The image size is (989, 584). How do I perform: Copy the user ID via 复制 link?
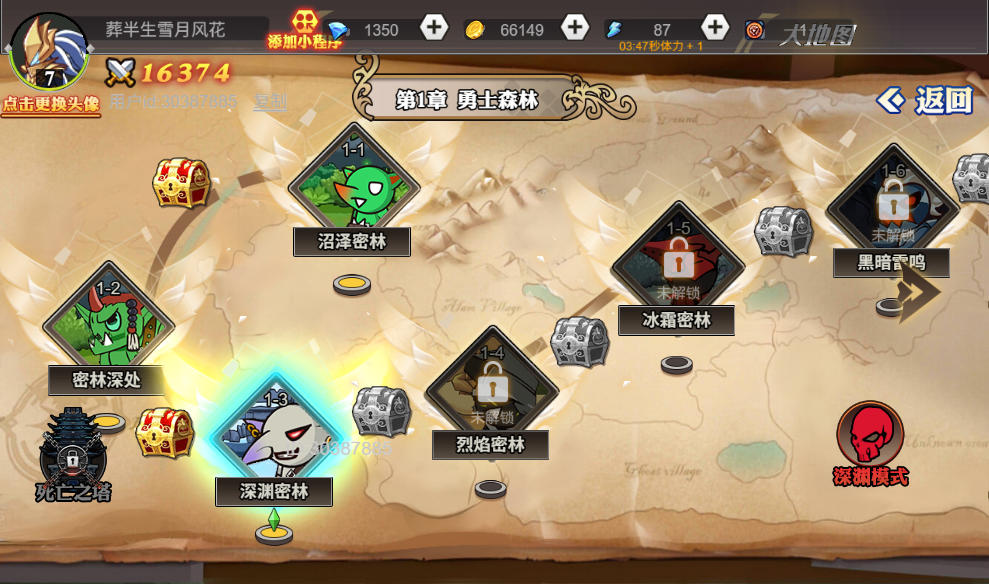coord(270,101)
